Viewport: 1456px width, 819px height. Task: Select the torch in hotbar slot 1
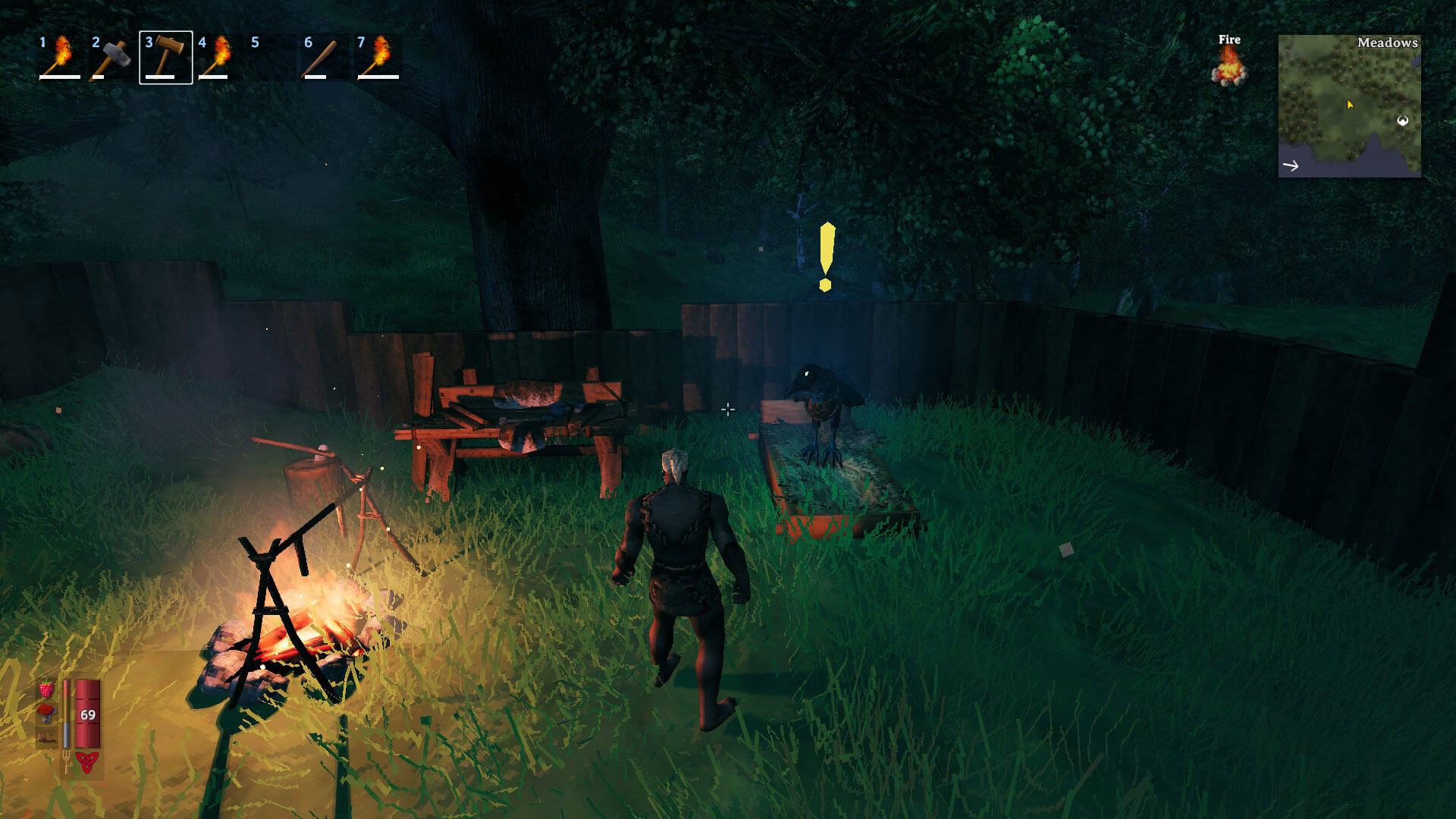coord(60,57)
